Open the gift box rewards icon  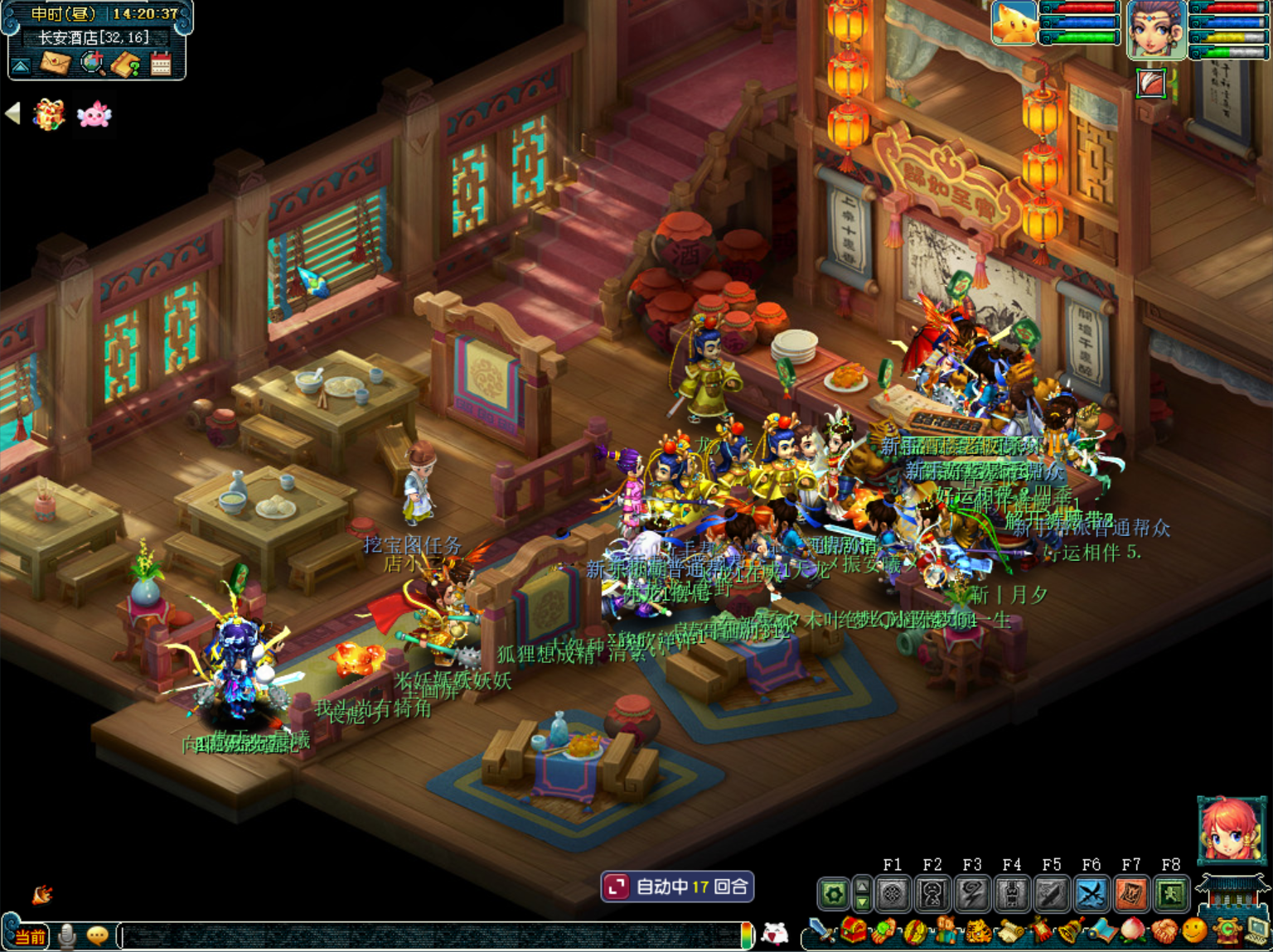[49, 114]
